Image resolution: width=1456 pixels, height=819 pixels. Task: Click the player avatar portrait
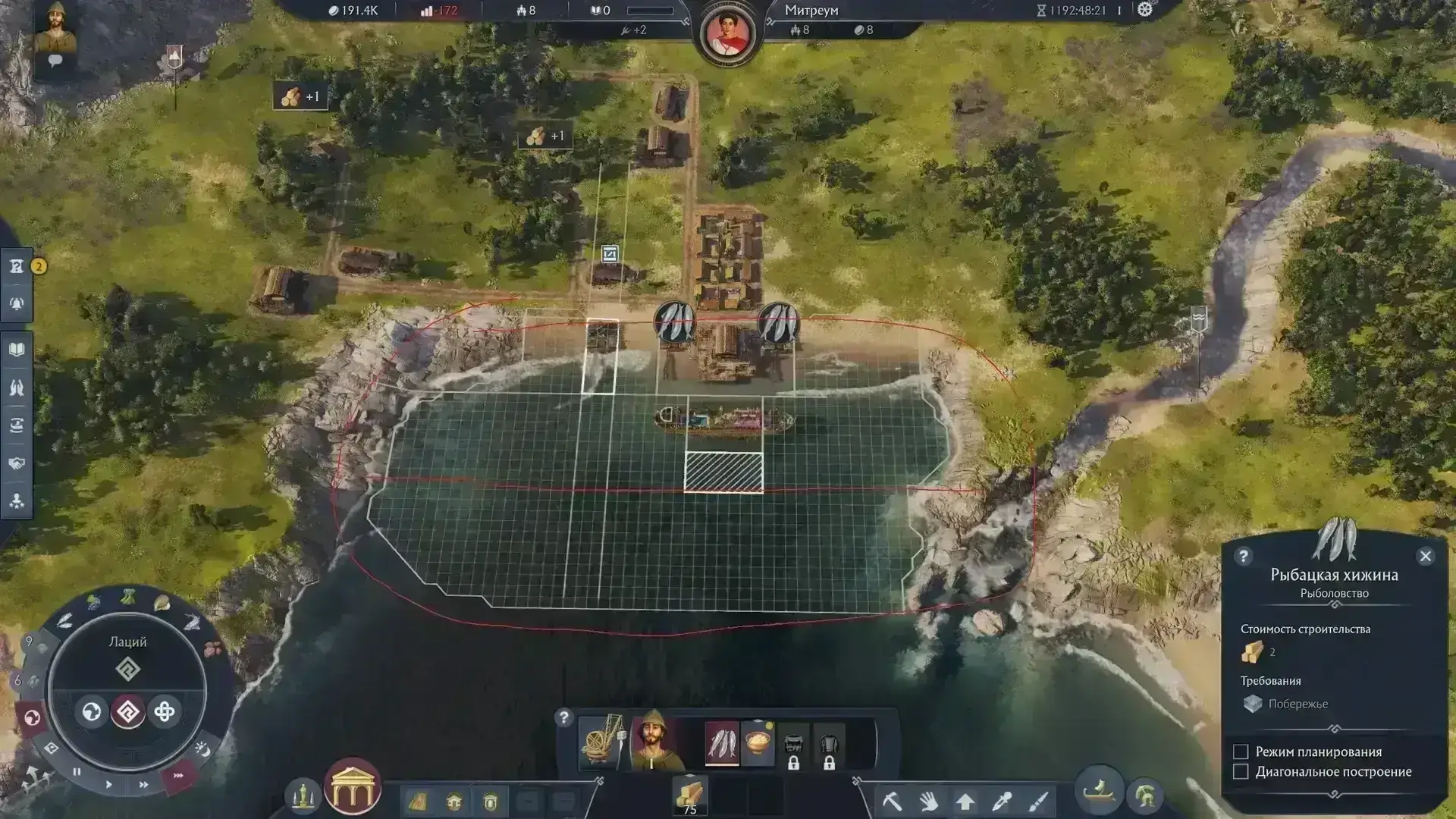[55, 27]
